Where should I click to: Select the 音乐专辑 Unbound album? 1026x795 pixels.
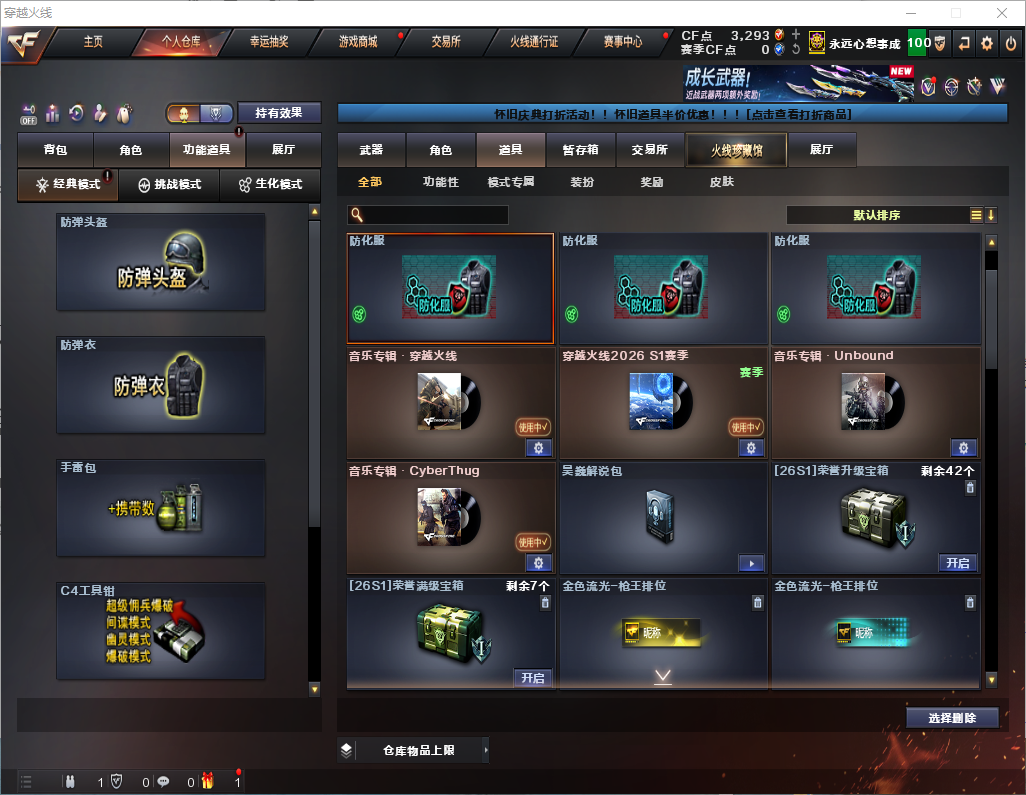[x=875, y=402]
